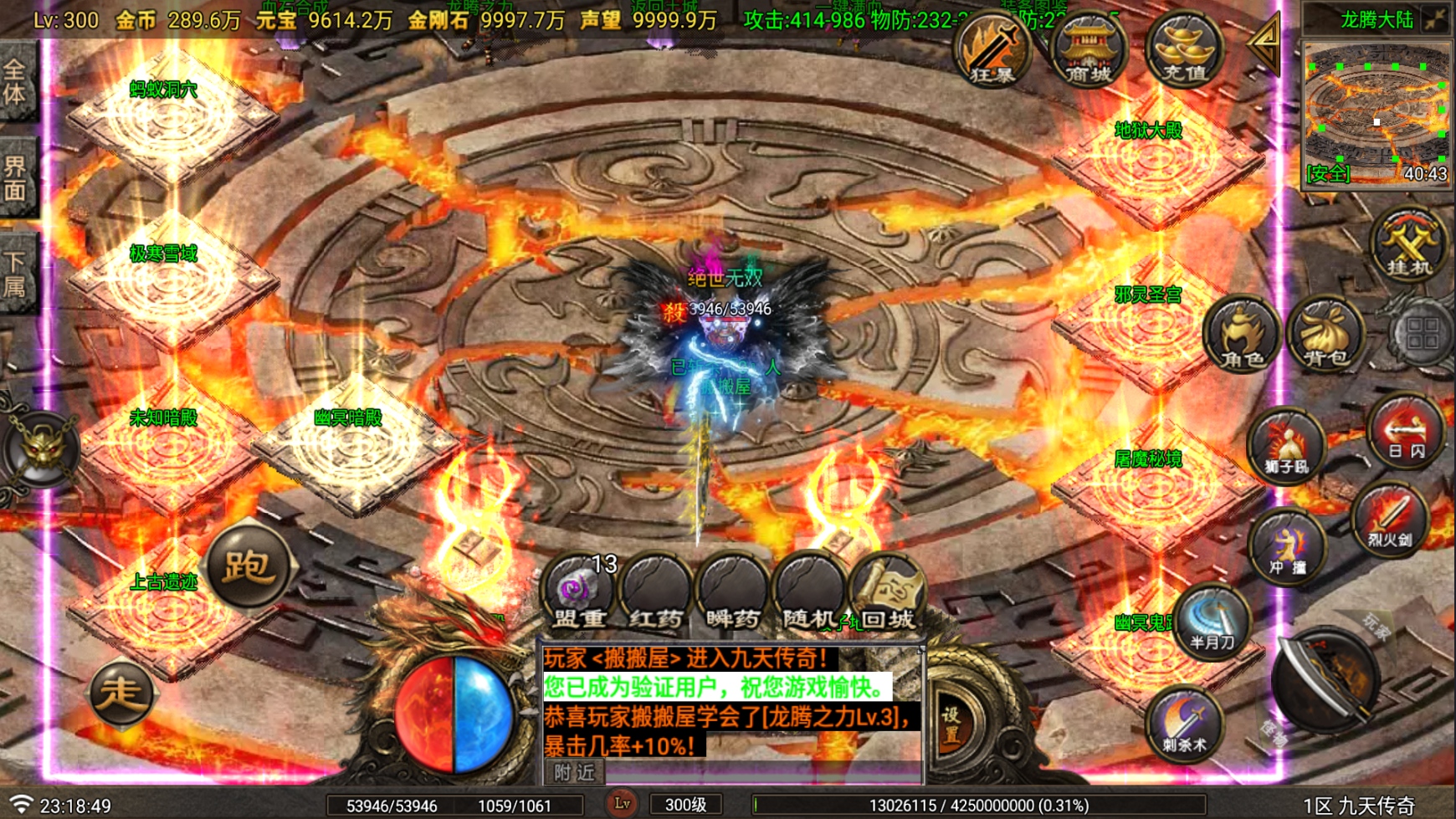
Task: Enable 跑 run movement mode
Action: tap(250, 566)
